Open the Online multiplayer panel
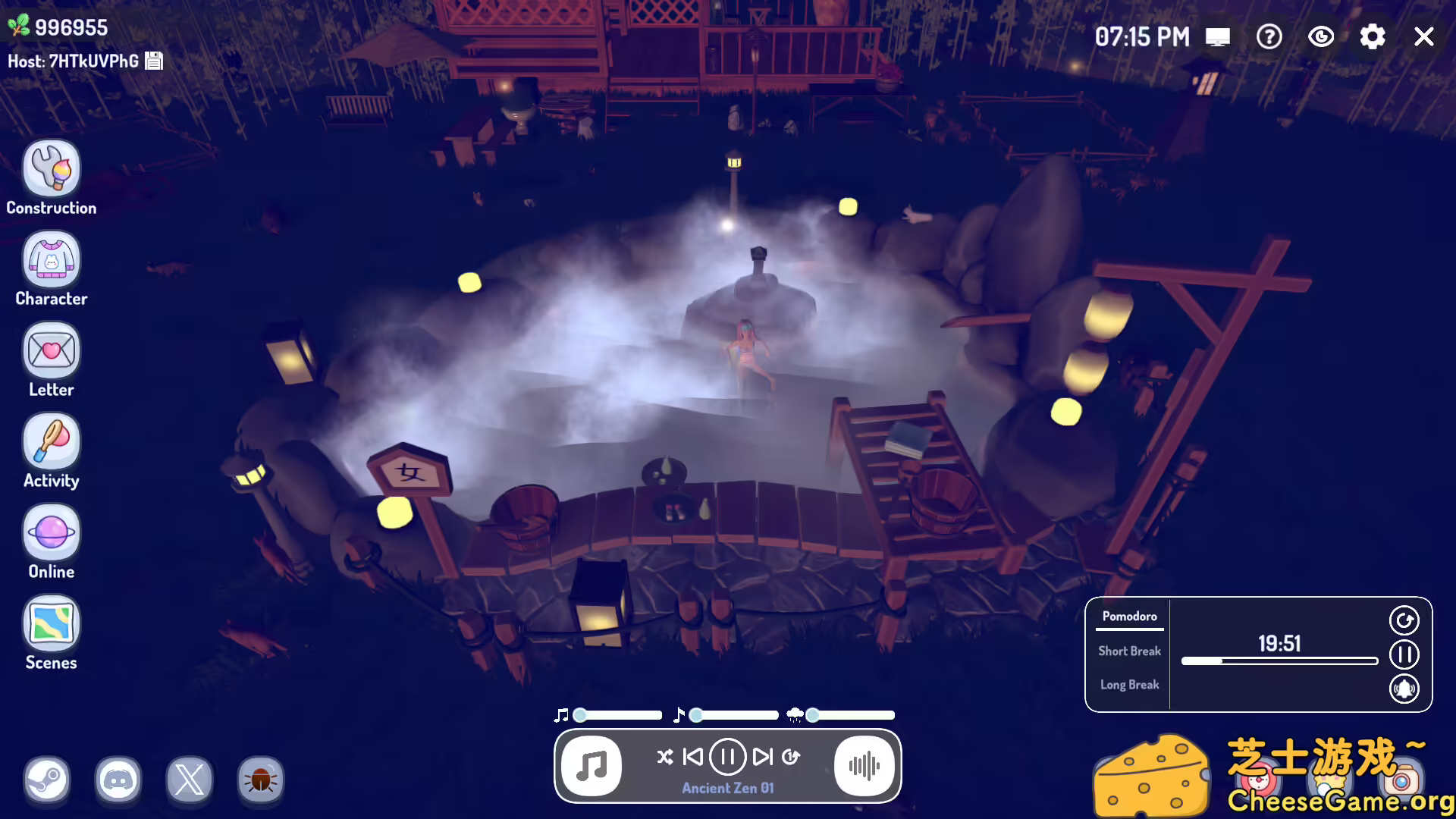Image resolution: width=1456 pixels, height=819 pixels. point(51,533)
